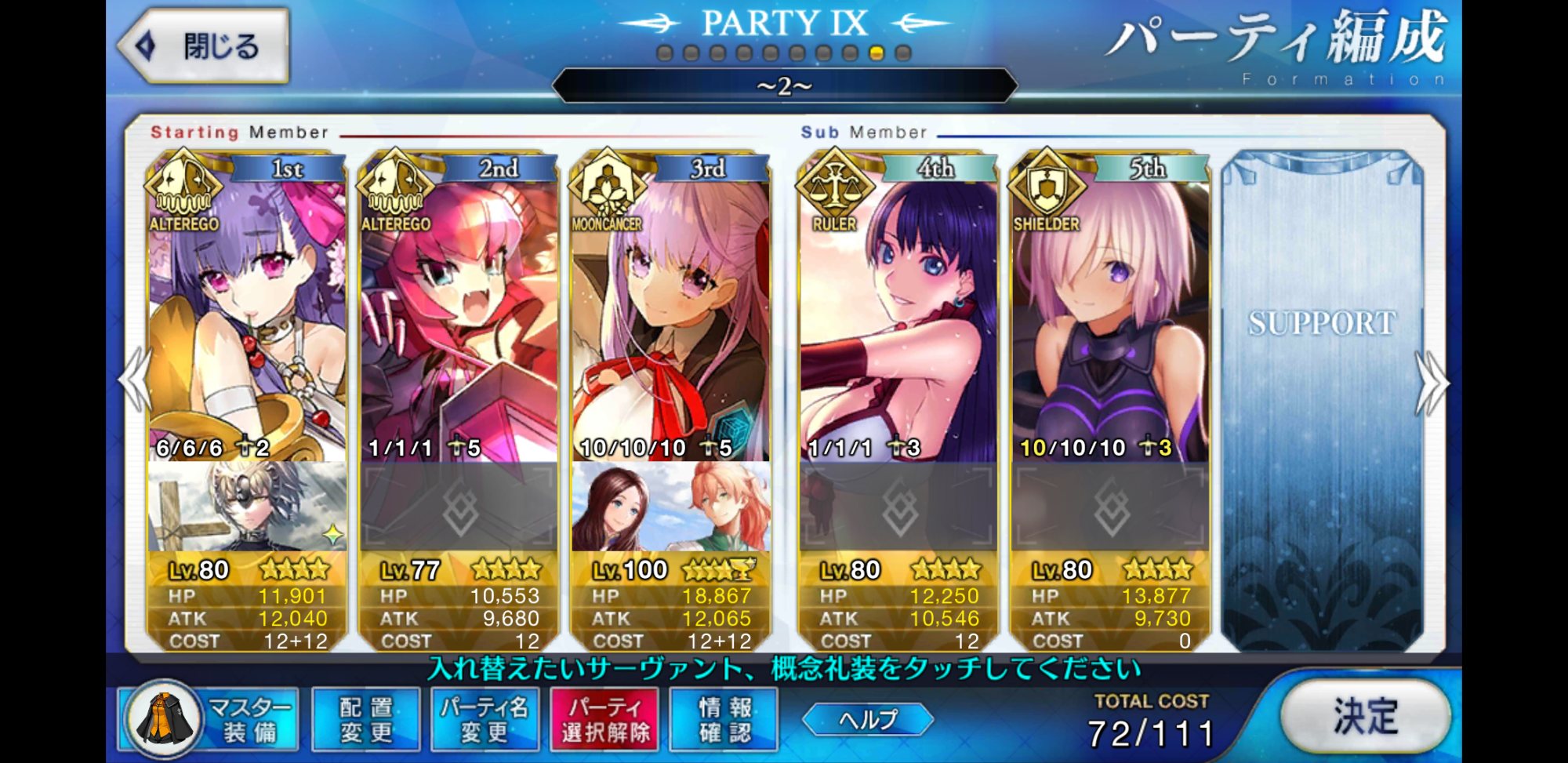Pick the Shielder servant in 5th slot
Screen dimensions: 1568x763
click(1110, 314)
